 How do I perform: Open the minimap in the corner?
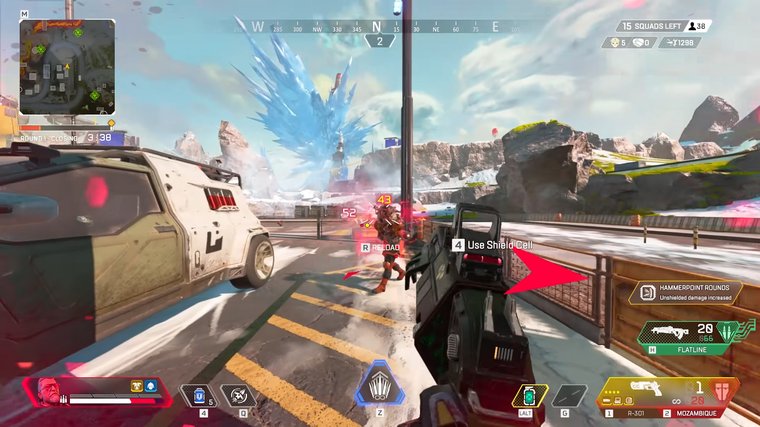tap(66, 66)
